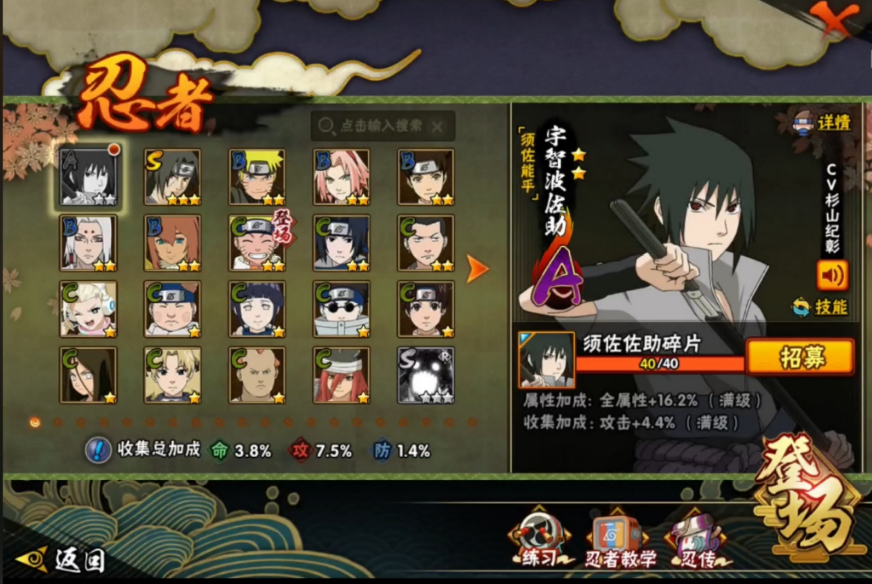872x584 pixels.
Task: Select the pink-haired Sakura portrait
Action: click(341, 177)
